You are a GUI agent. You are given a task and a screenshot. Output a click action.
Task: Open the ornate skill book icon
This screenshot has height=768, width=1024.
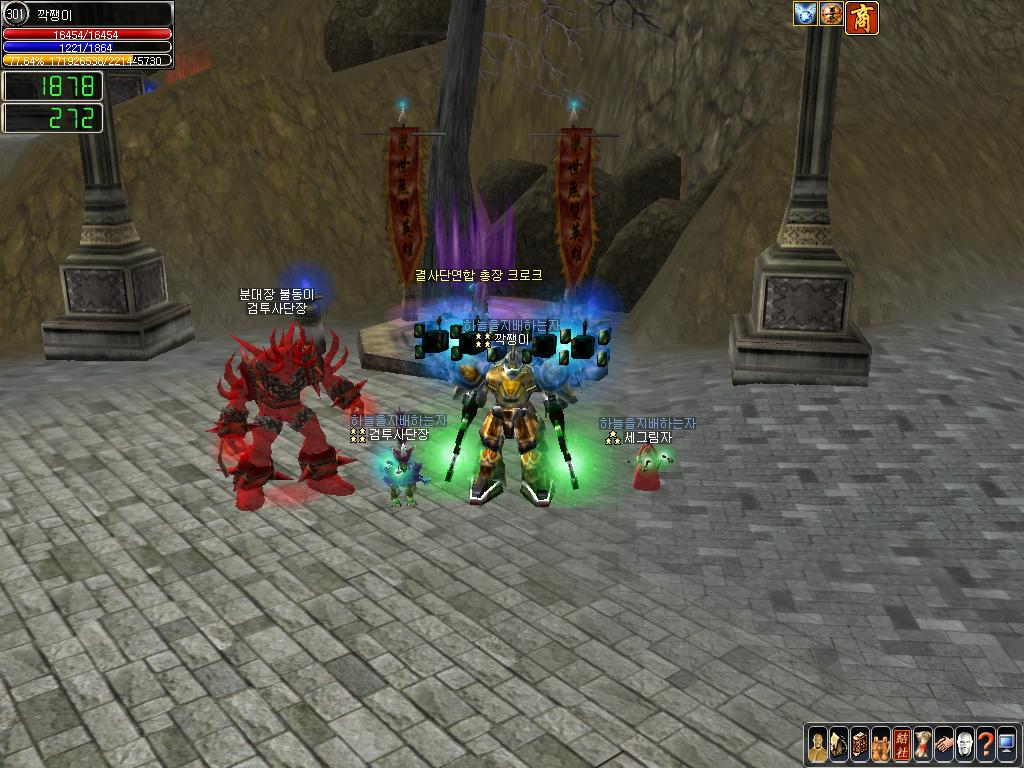pos(860,745)
